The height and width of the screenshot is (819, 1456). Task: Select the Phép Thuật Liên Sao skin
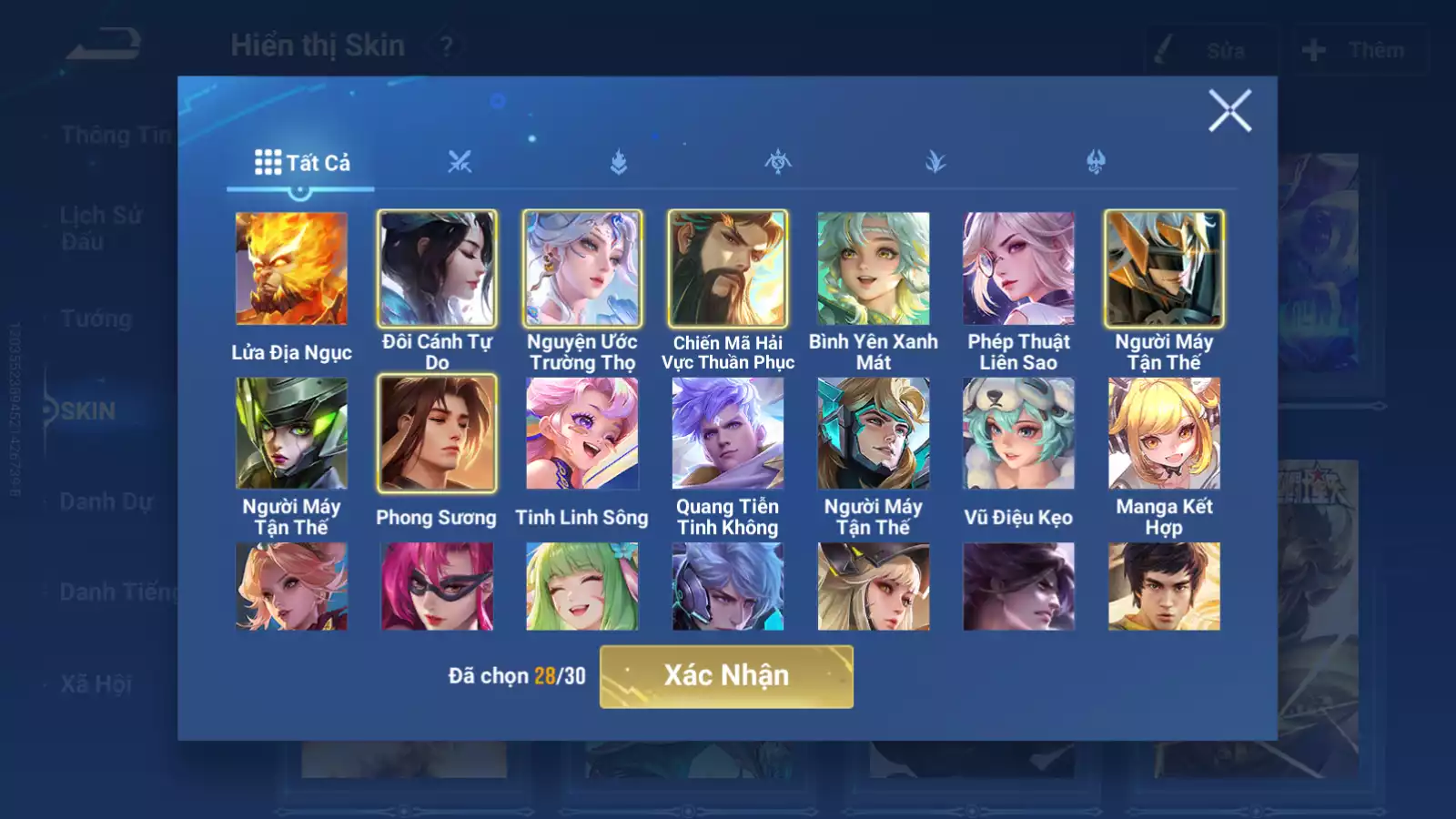(1018, 268)
